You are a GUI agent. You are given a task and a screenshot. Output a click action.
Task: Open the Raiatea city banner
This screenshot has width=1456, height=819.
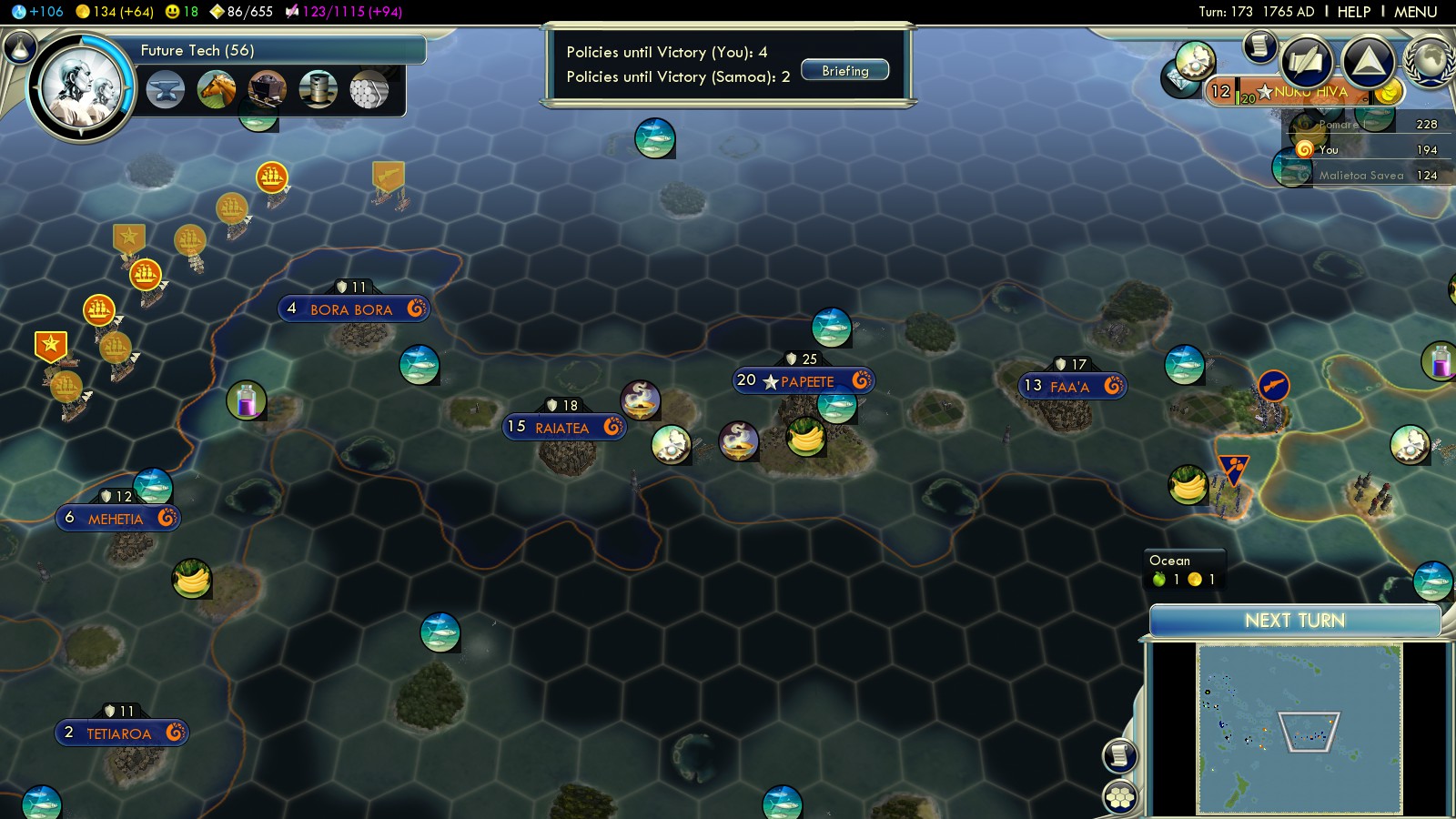pos(563,427)
